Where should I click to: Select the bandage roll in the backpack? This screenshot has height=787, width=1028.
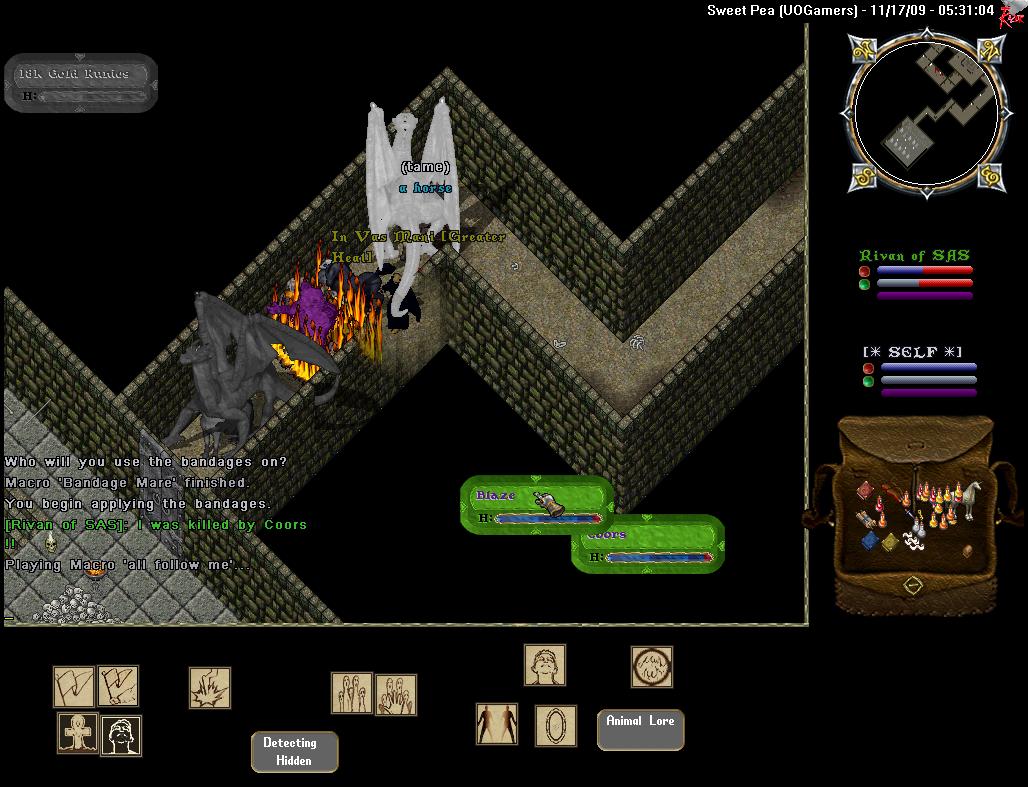pyautogui.click(x=912, y=541)
